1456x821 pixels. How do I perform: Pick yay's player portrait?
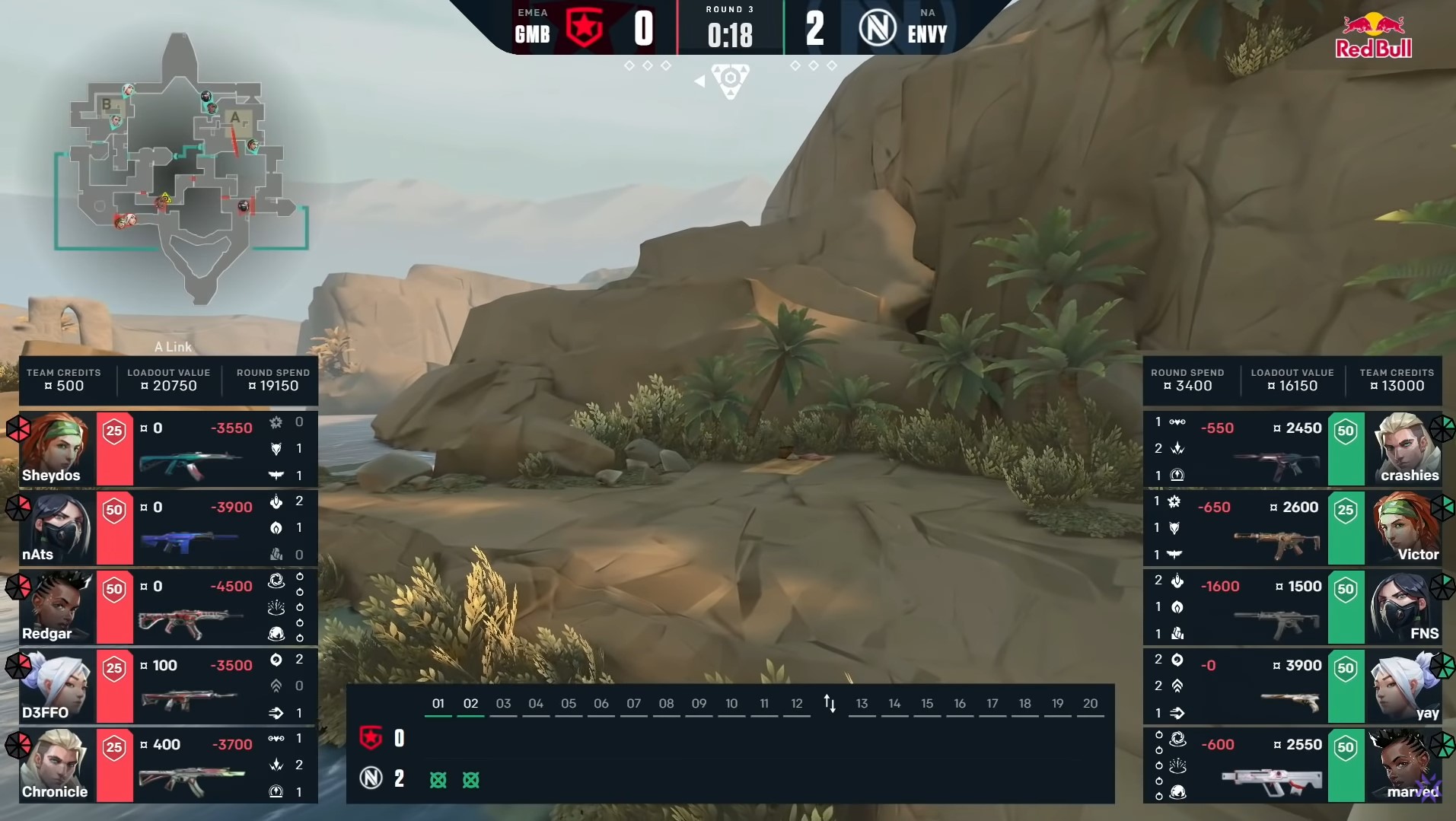pyautogui.click(x=1405, y=686)
